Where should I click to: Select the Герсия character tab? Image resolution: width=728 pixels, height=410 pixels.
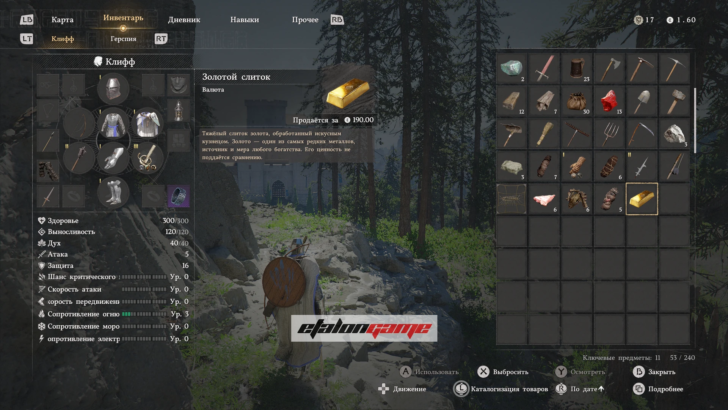pyautogui.click(x=124, y=39)
